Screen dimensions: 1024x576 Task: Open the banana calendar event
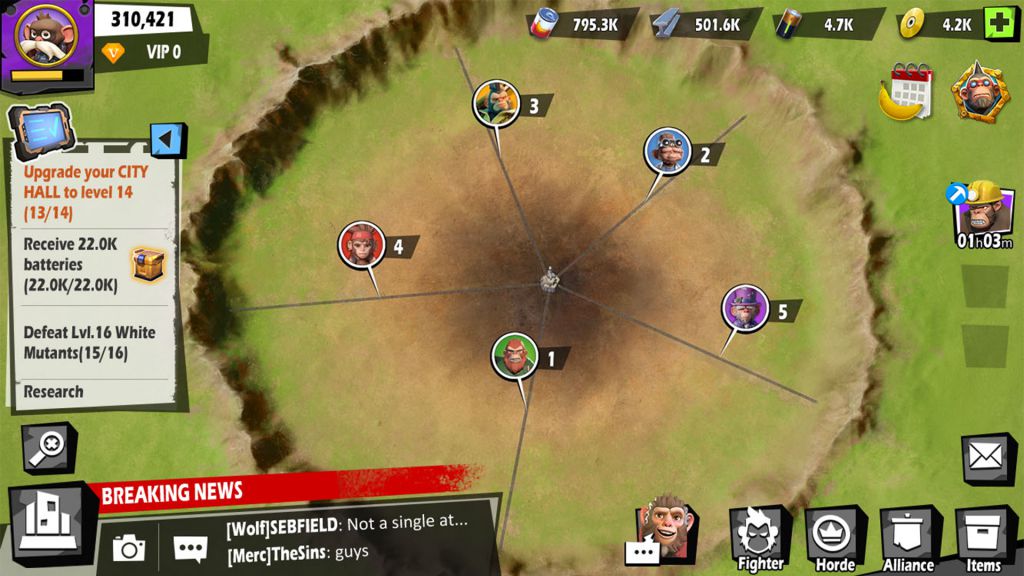907,92
